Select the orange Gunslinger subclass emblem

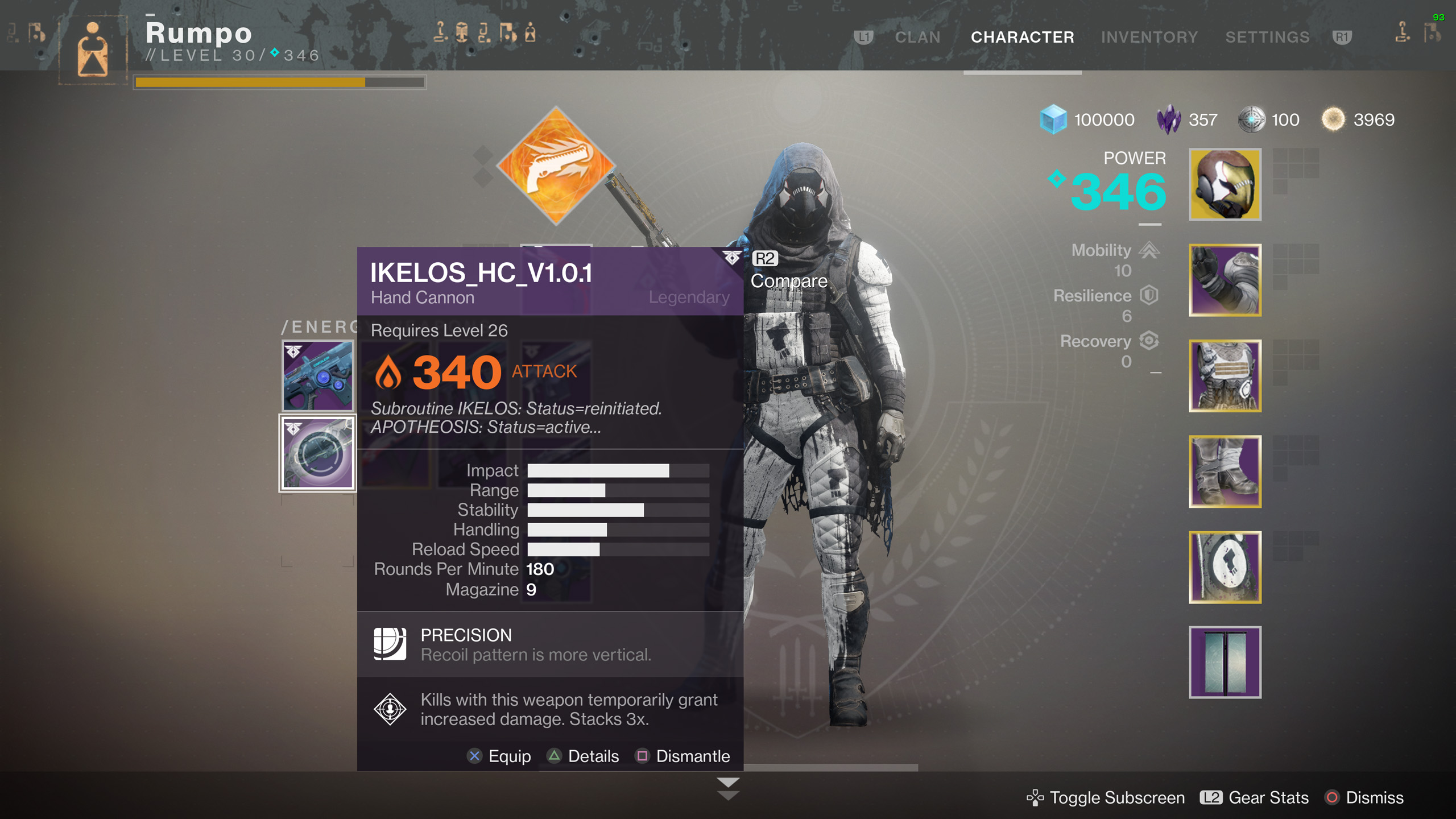tap(556, 166)
